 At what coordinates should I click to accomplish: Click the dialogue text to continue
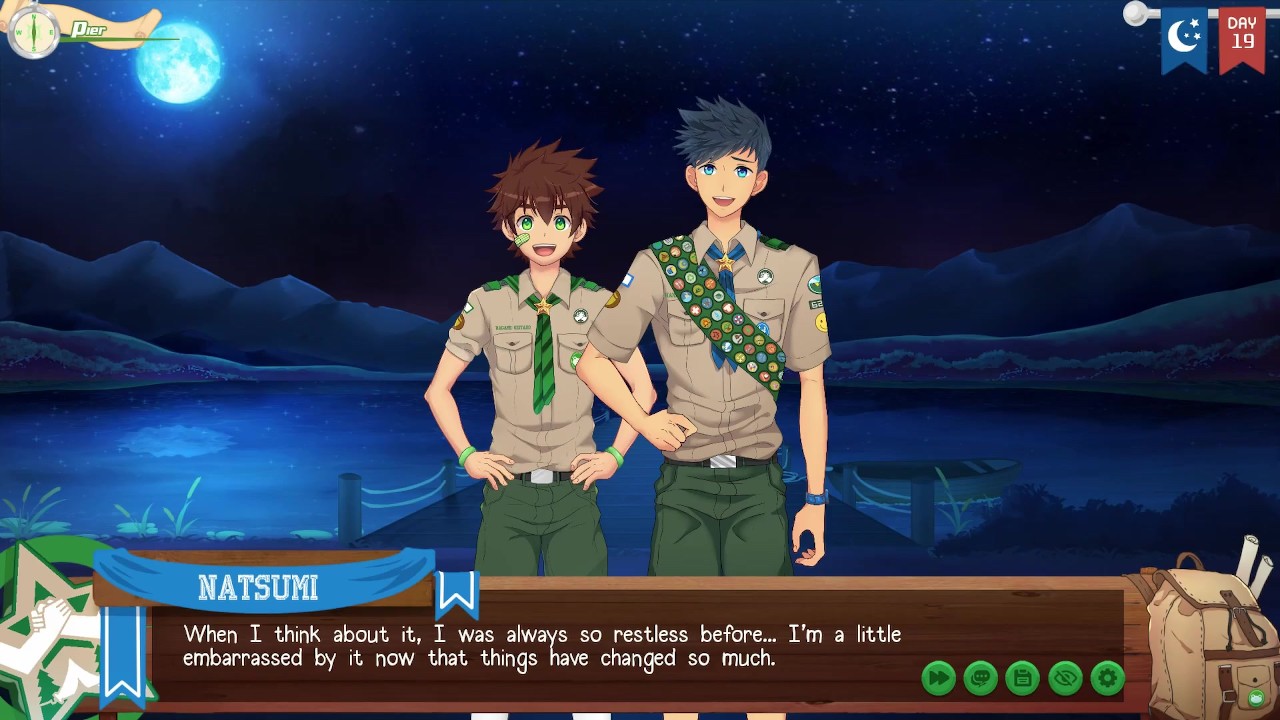tap(541, 646)
